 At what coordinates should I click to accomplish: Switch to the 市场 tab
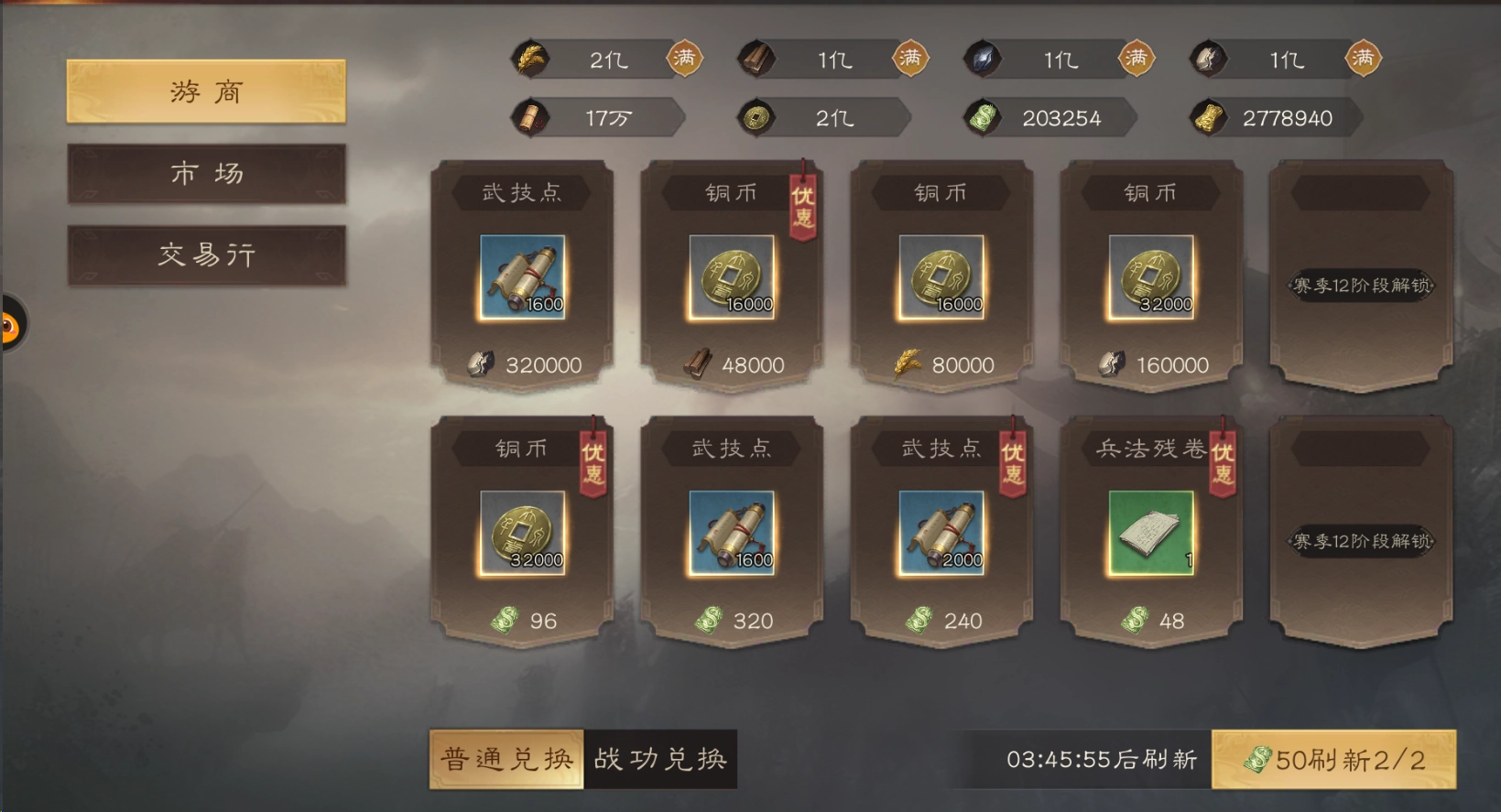(205, 174)
